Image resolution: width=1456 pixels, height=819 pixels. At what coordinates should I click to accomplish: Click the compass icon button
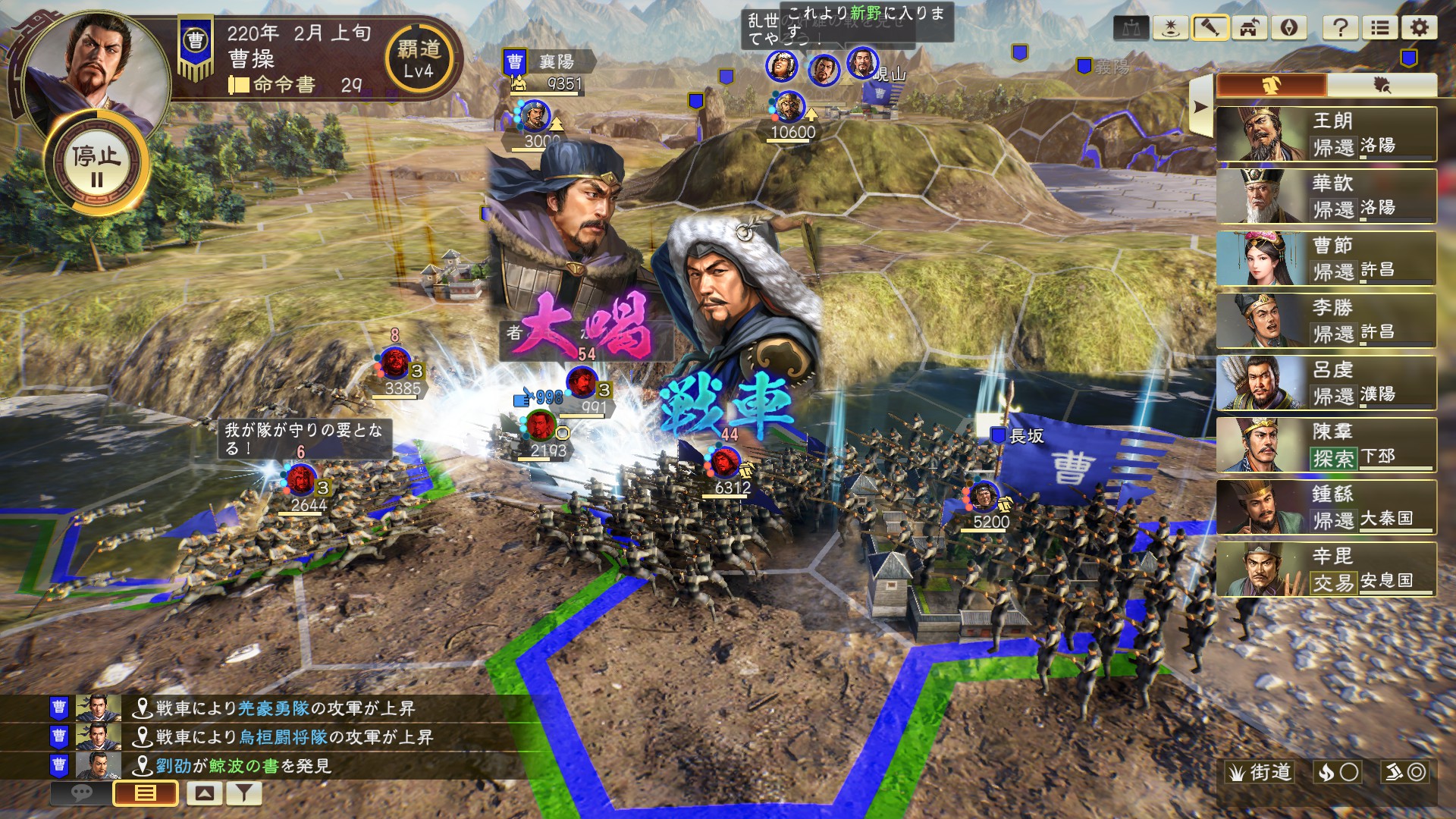point(1288,28)
